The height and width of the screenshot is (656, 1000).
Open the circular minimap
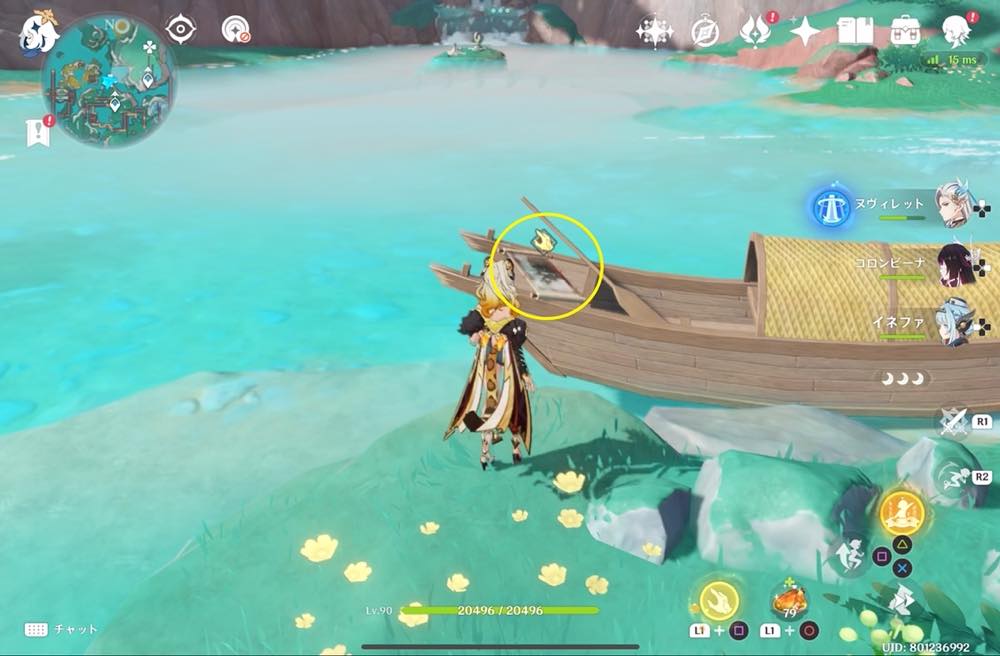coord(108,80)
